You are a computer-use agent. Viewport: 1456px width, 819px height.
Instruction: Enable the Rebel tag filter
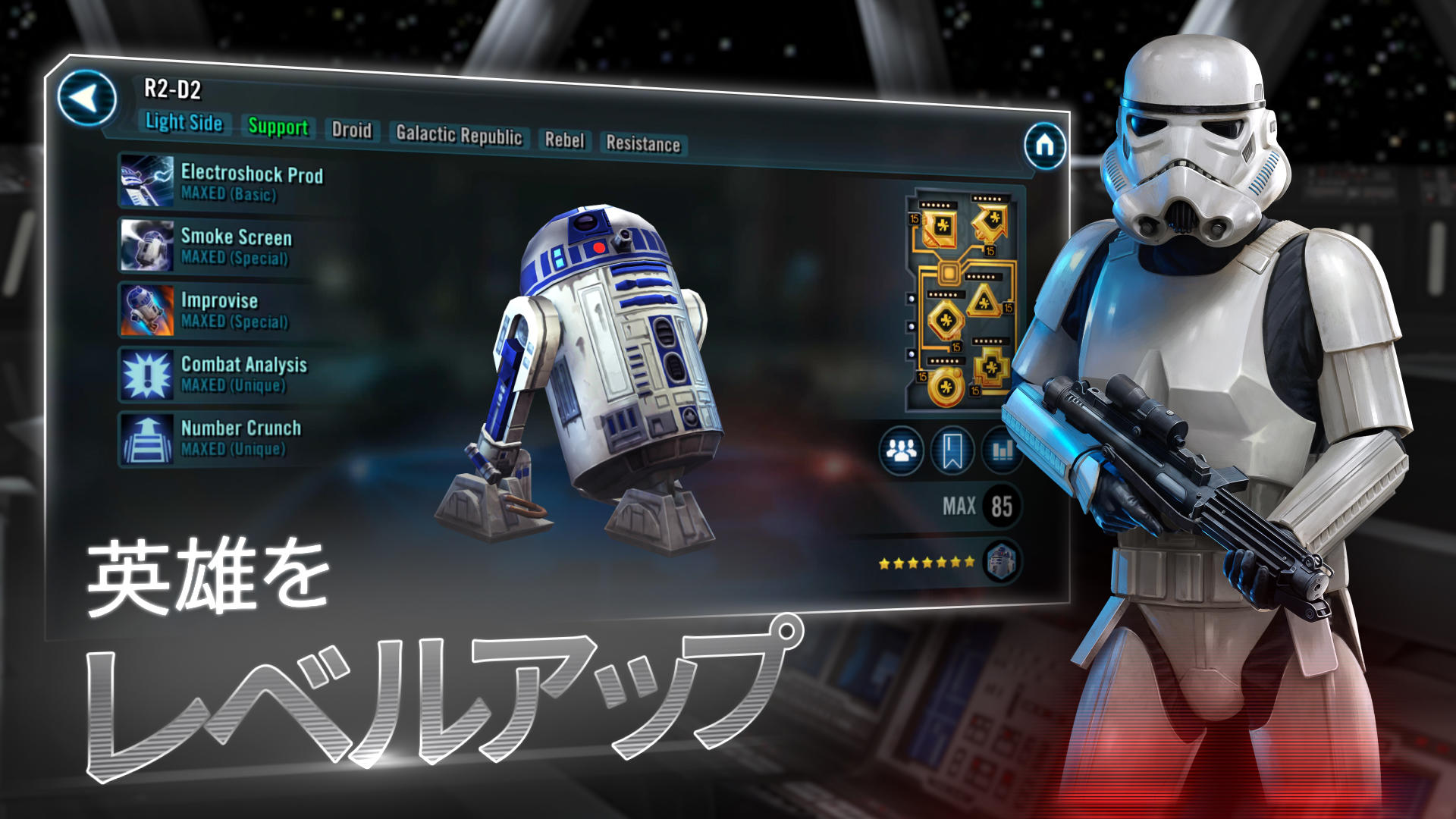[565, 140]
